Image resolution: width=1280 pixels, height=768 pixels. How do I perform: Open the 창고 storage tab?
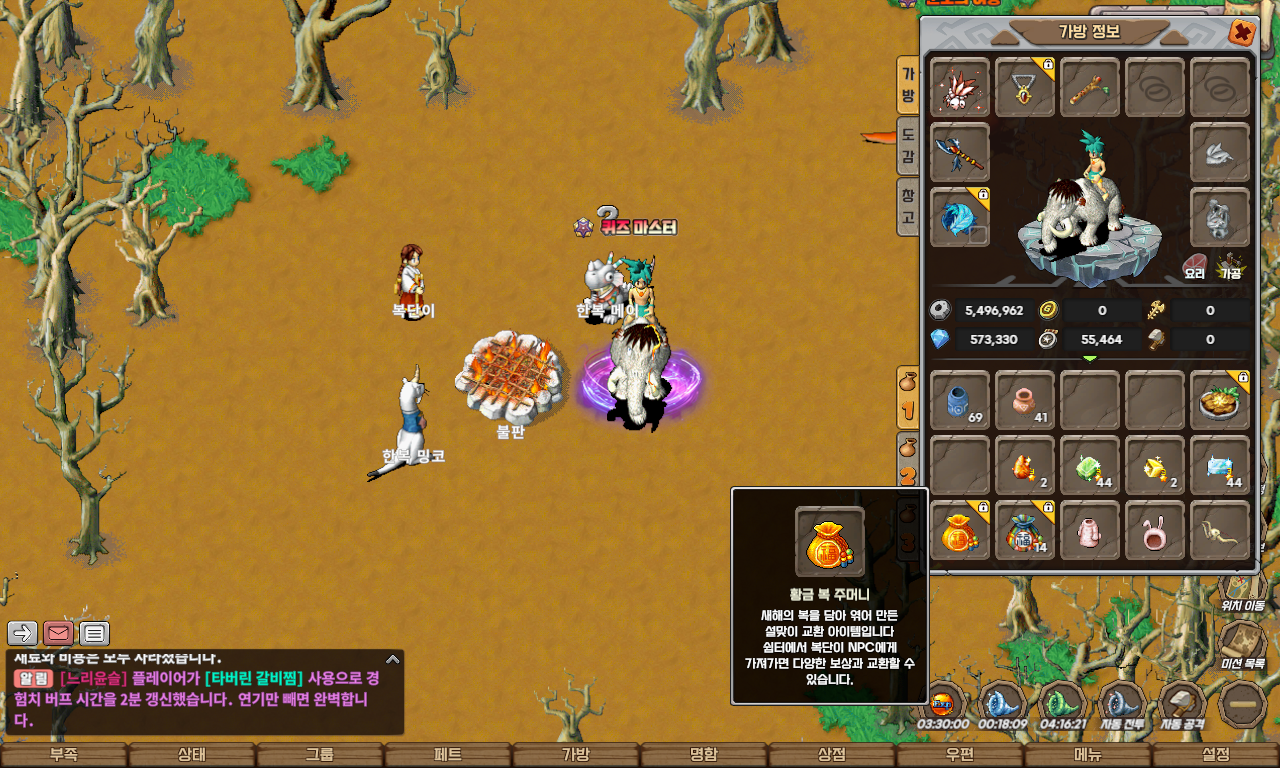pos(908,205)
